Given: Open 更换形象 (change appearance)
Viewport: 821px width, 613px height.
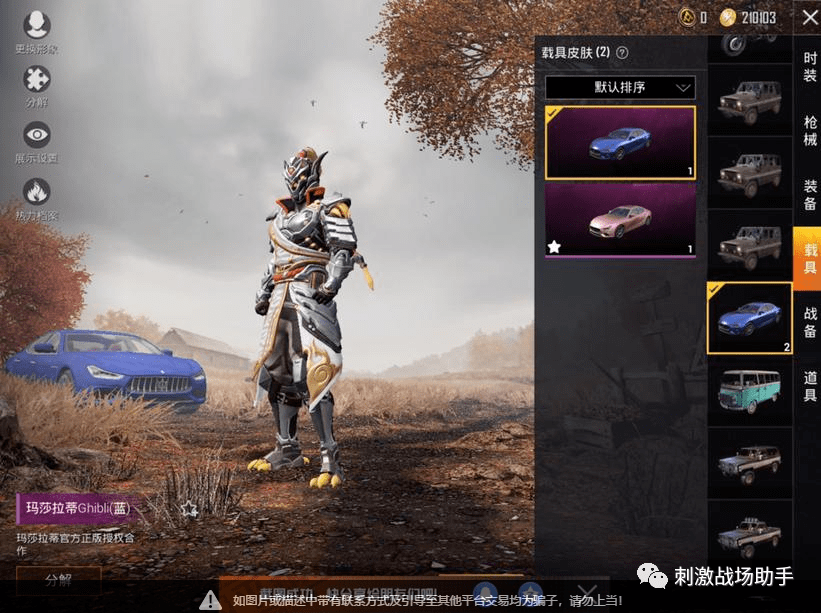Looking at the screenshot, I should point(37,32).
